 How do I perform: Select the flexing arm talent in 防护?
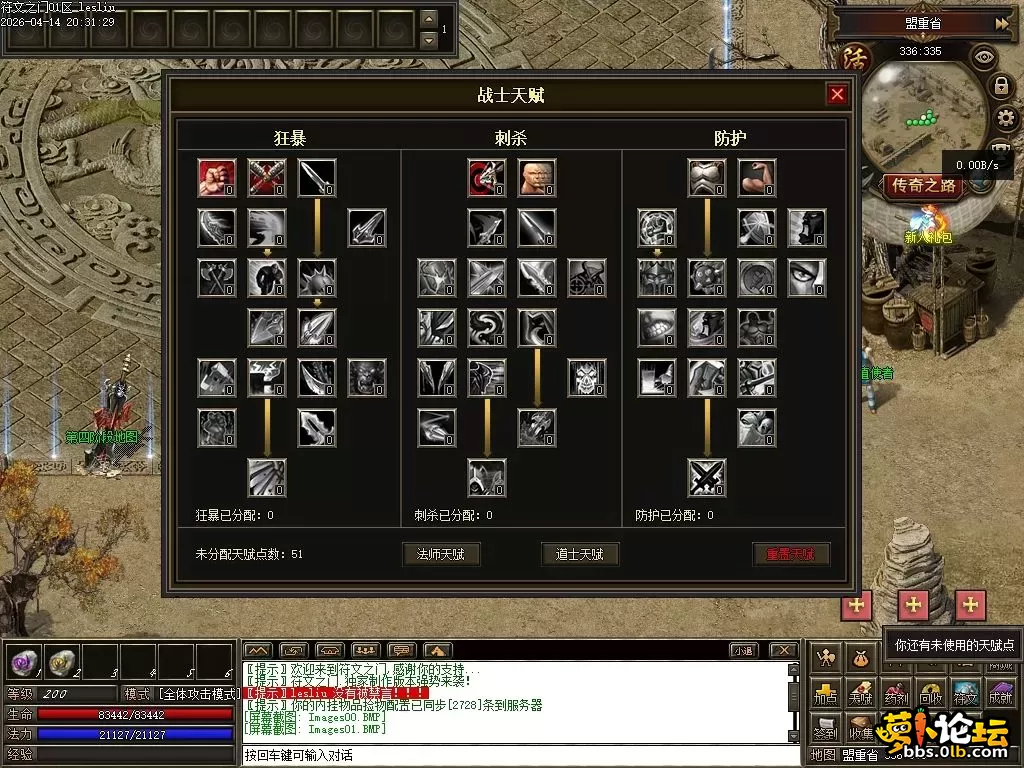(757, 178)
